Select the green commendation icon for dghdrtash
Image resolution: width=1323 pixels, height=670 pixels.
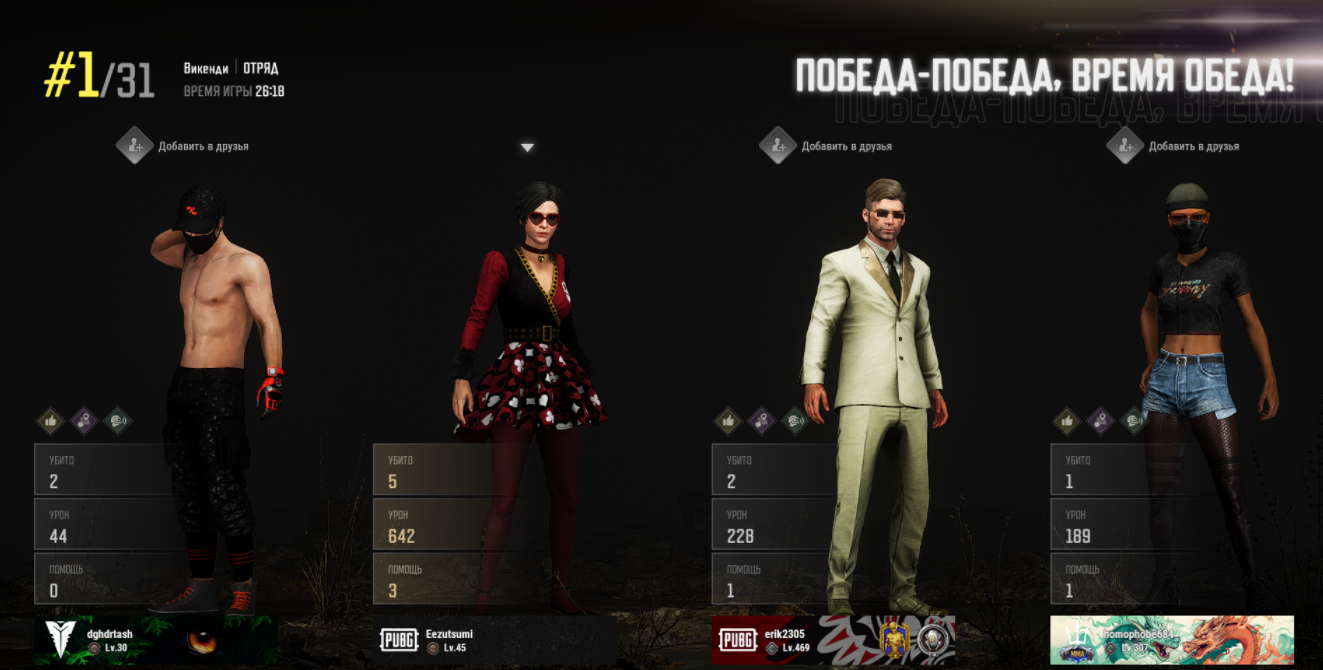click(x=117, y=421)
